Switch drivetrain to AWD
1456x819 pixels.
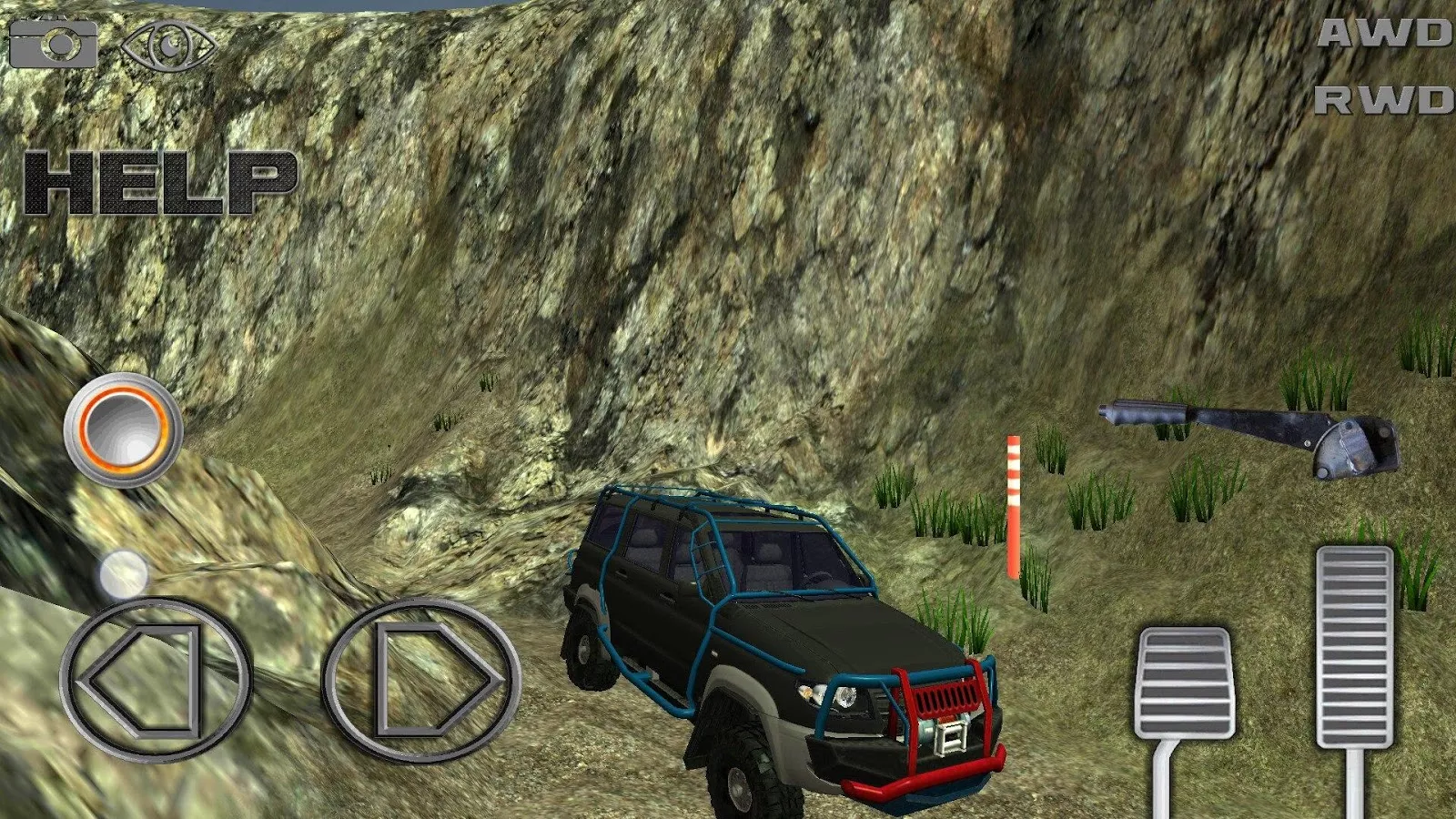(x=1384, y=35)
